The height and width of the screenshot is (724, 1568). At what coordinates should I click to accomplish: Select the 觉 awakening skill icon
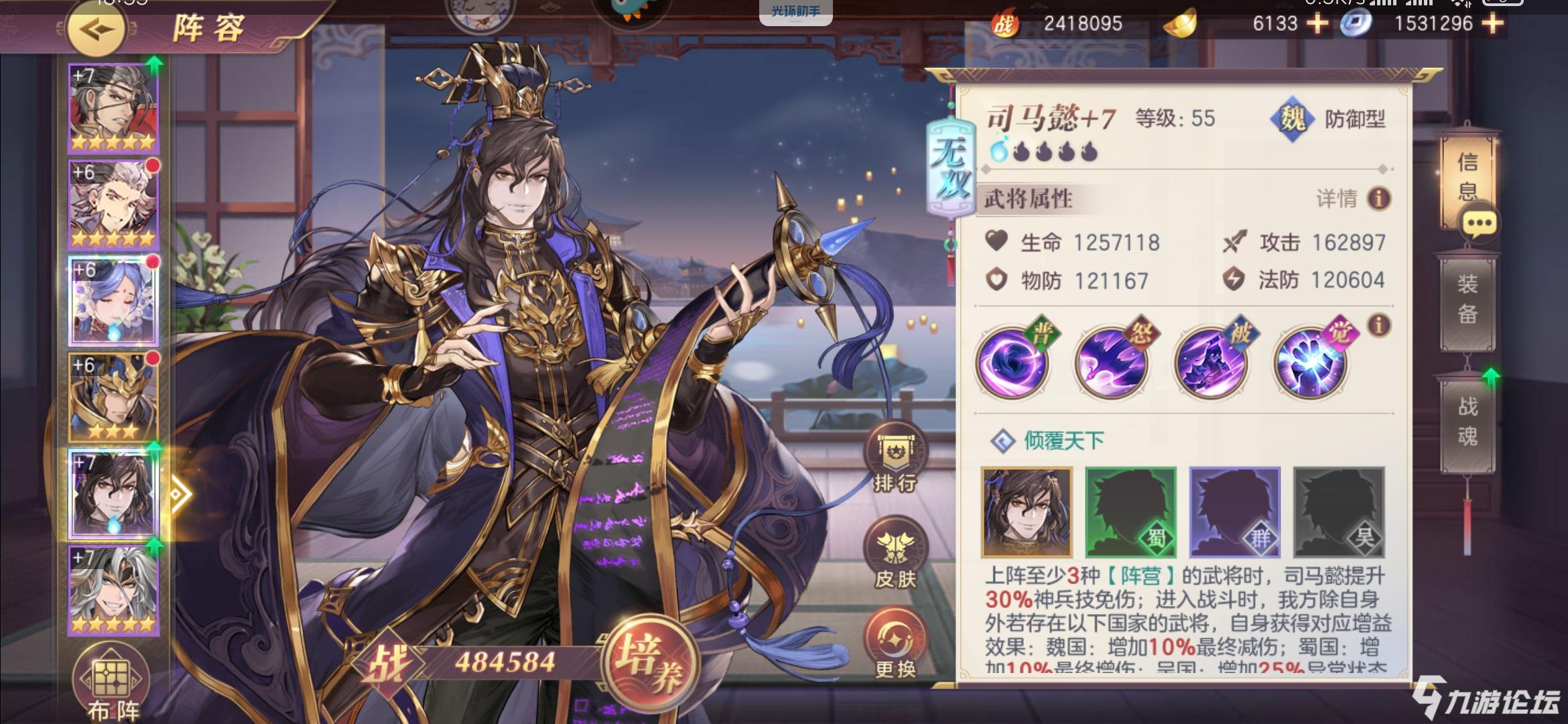pyautogui.click(x=1310, y=363)
